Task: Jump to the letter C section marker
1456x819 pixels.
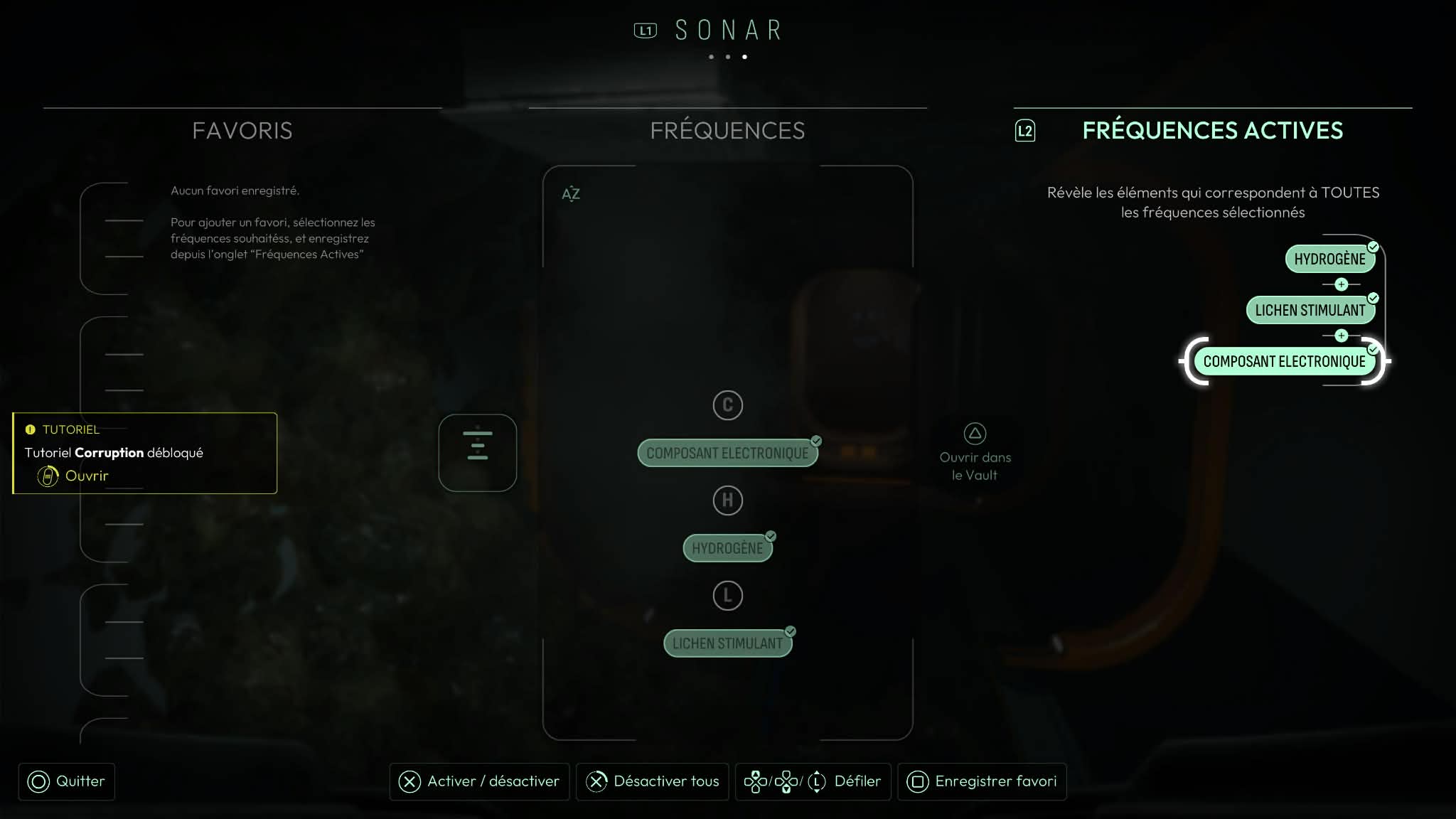Action: tap(727, 405)
